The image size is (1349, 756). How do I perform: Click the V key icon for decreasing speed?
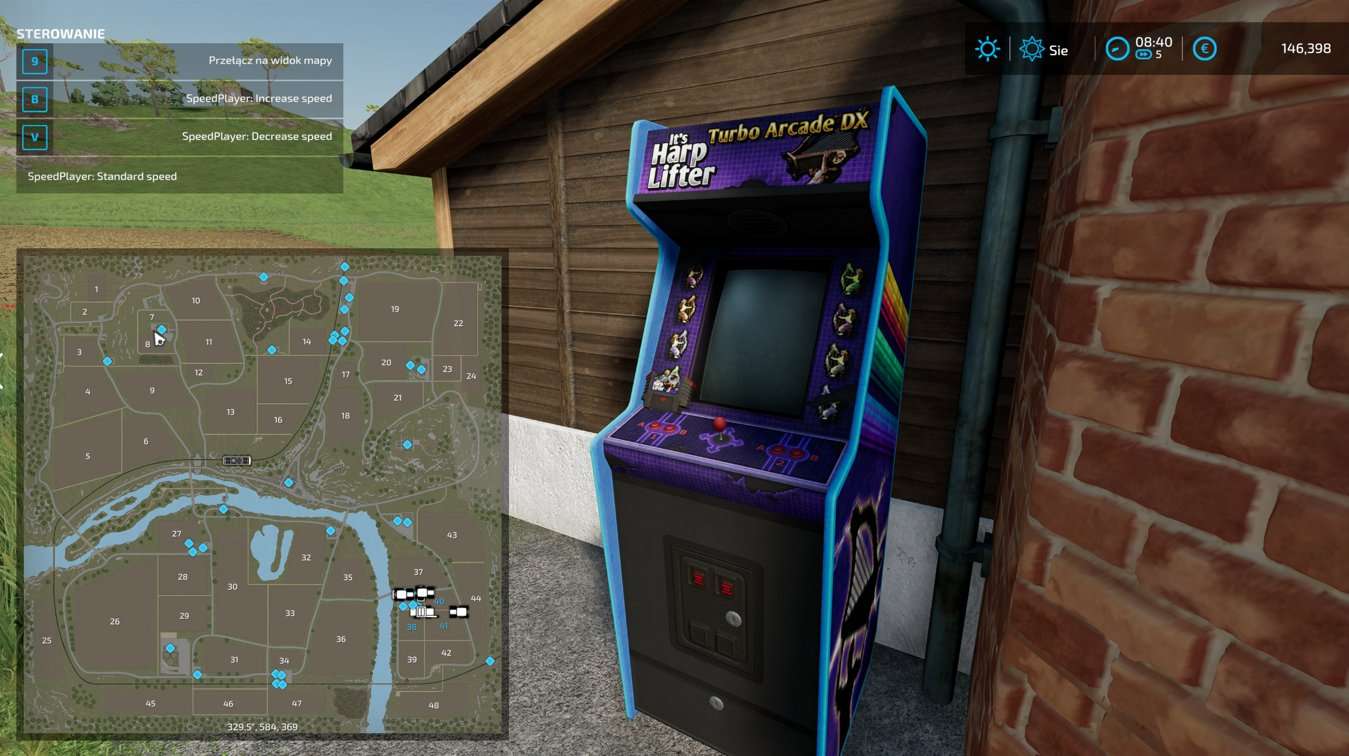[x=35, y=137]
